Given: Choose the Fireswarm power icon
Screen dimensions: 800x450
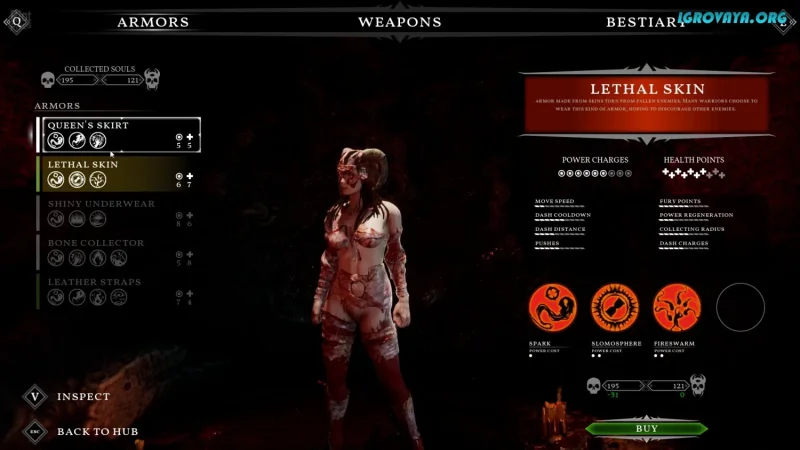Looking at the screenshot, I should (677, 308).
